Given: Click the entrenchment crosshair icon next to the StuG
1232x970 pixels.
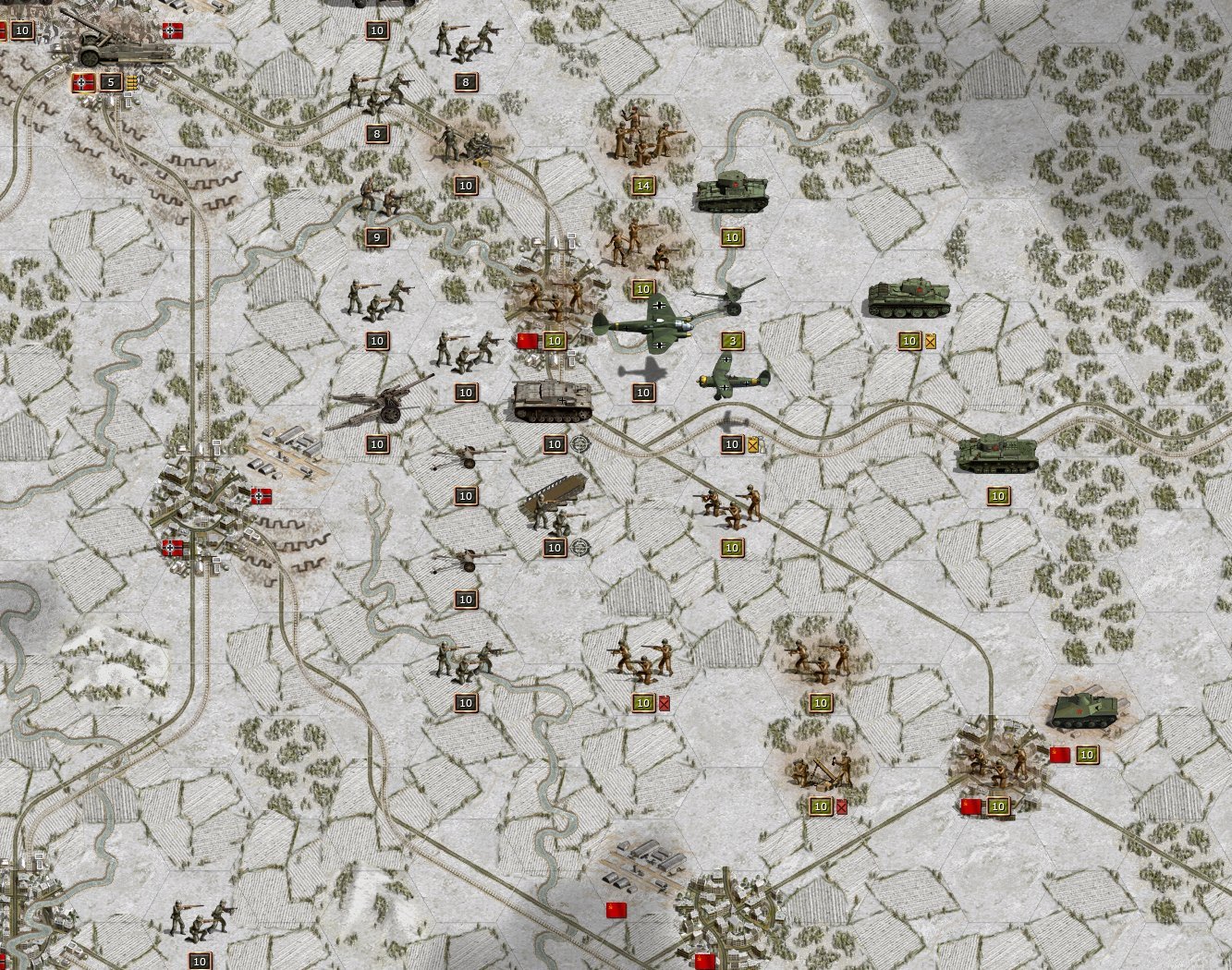Looking at the screenshot, I should point(581,443).
